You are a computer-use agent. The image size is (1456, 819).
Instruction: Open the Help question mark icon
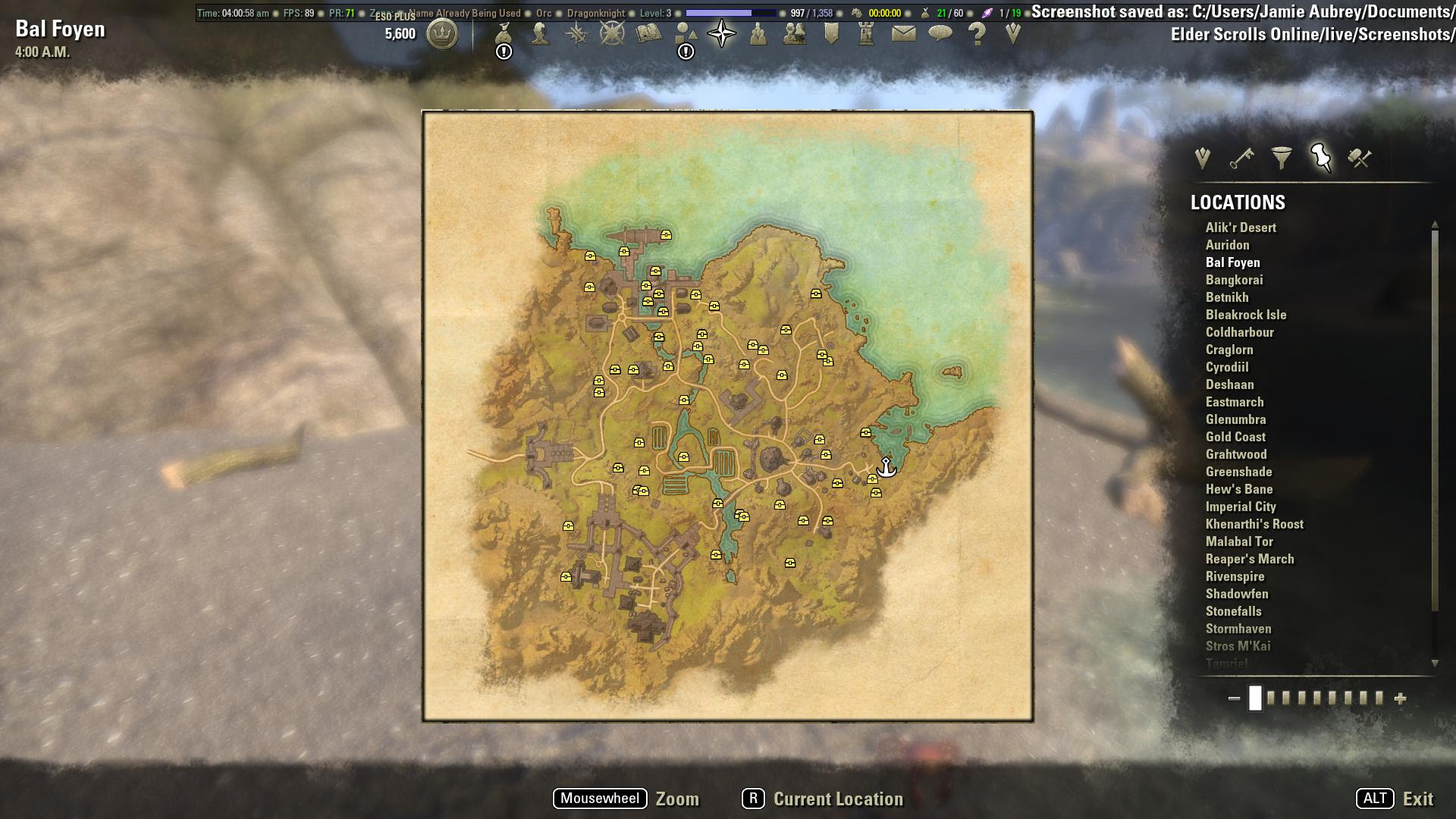click(x=975, y=34)
